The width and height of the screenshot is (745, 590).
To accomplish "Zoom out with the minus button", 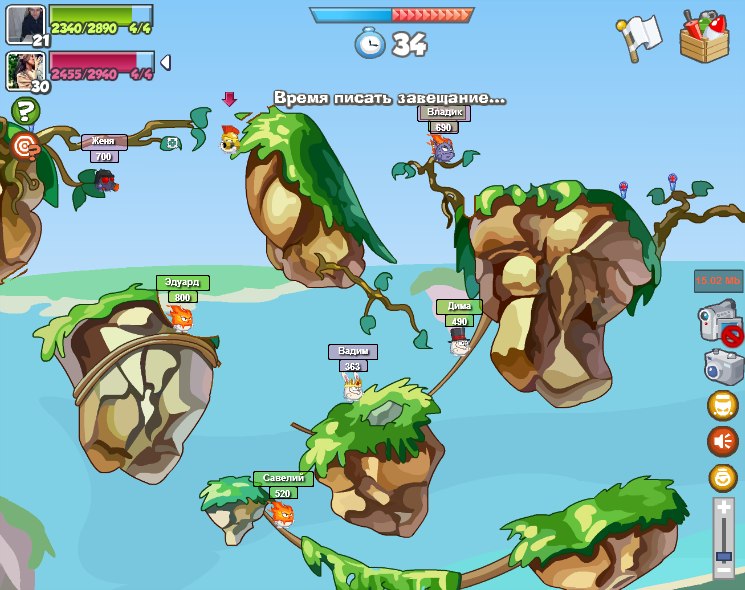I will point(724,571).
